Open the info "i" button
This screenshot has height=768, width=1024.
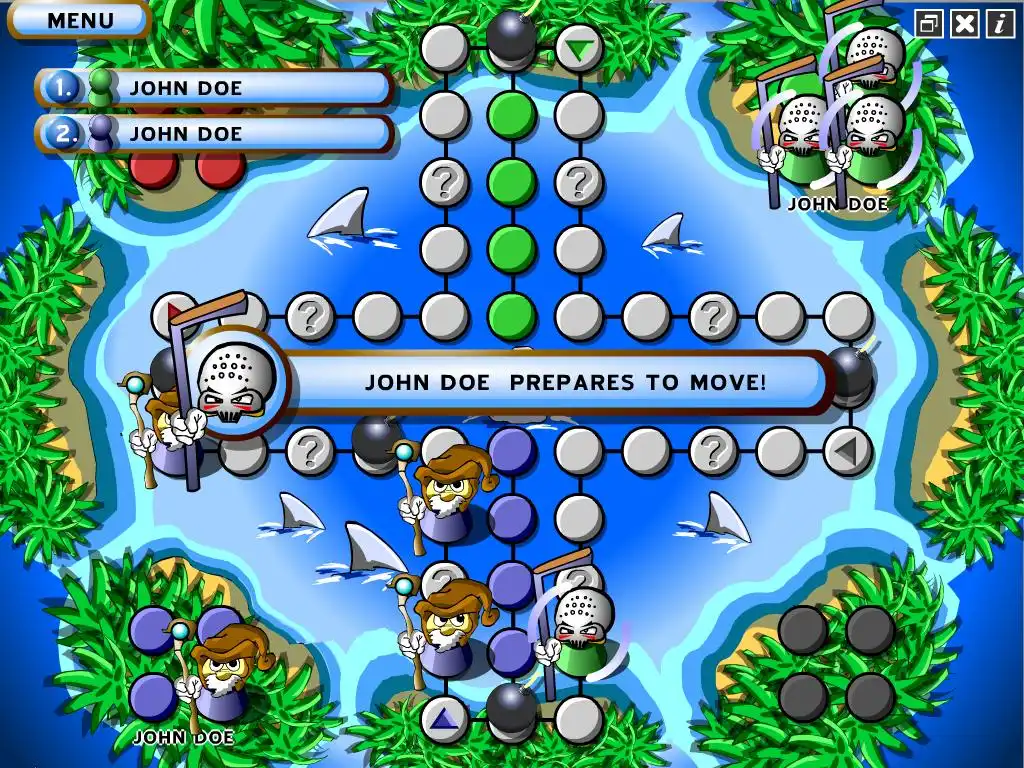pos(999,24)
